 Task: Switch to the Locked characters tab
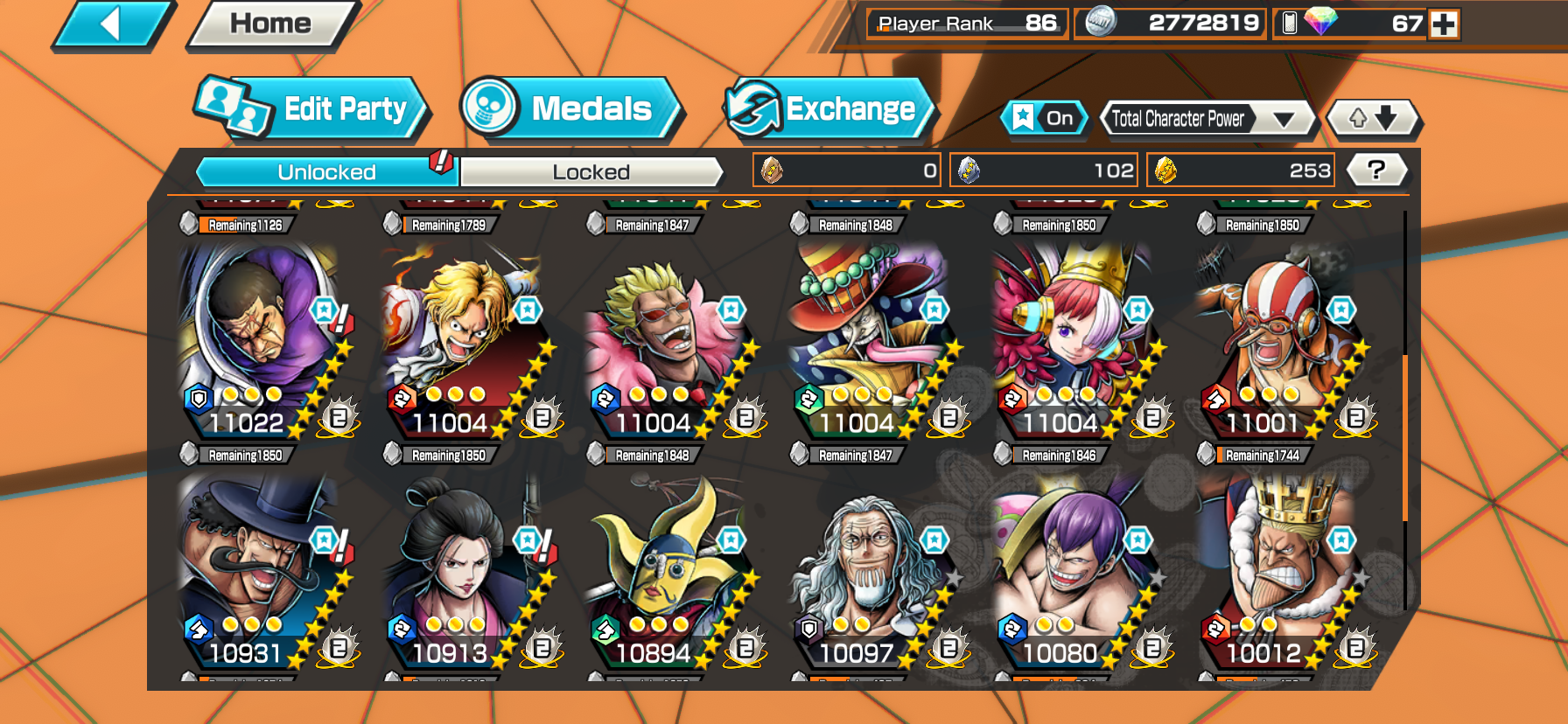click(591, 172)
